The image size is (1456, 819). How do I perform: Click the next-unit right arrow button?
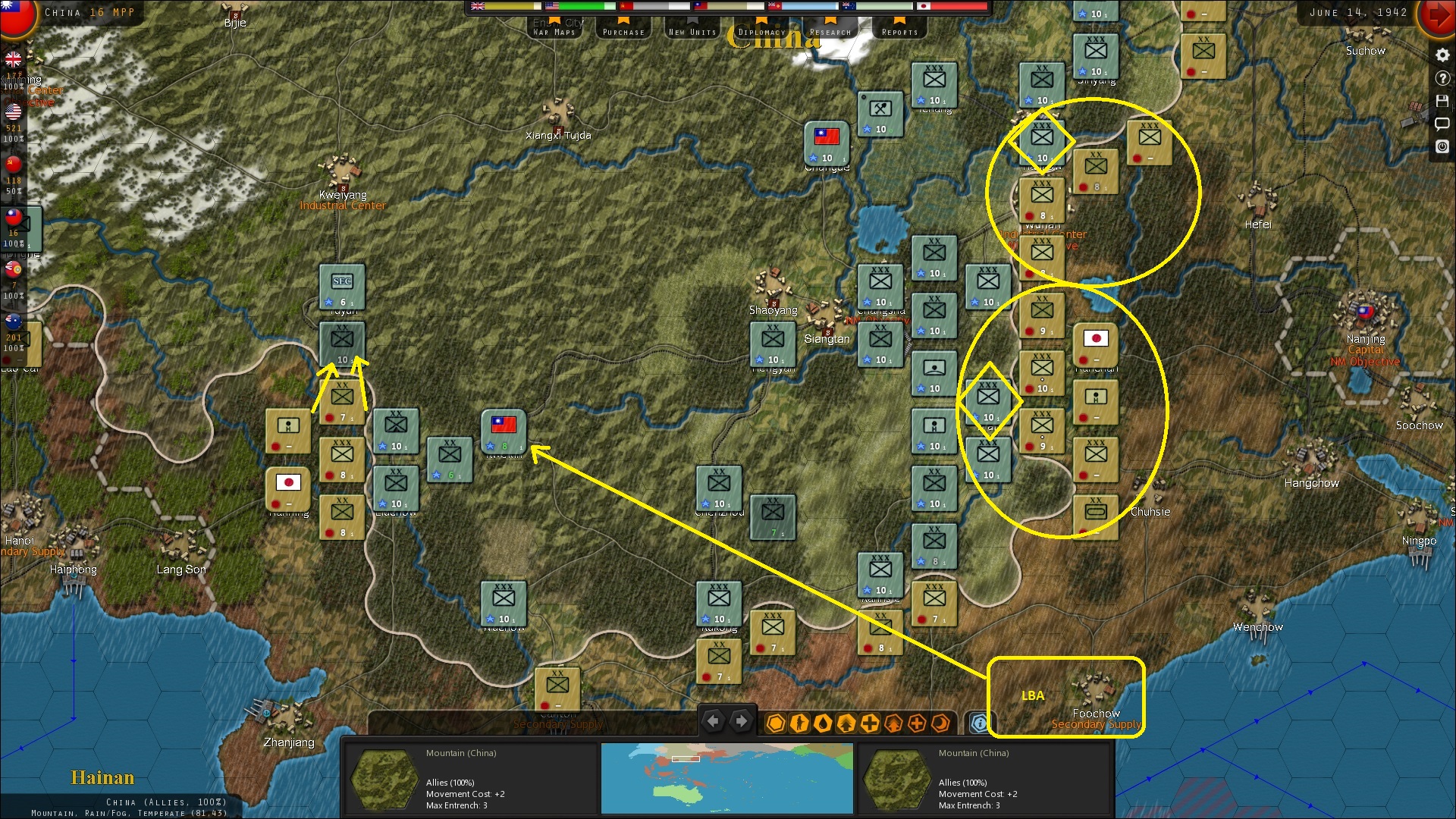(741, 721)
